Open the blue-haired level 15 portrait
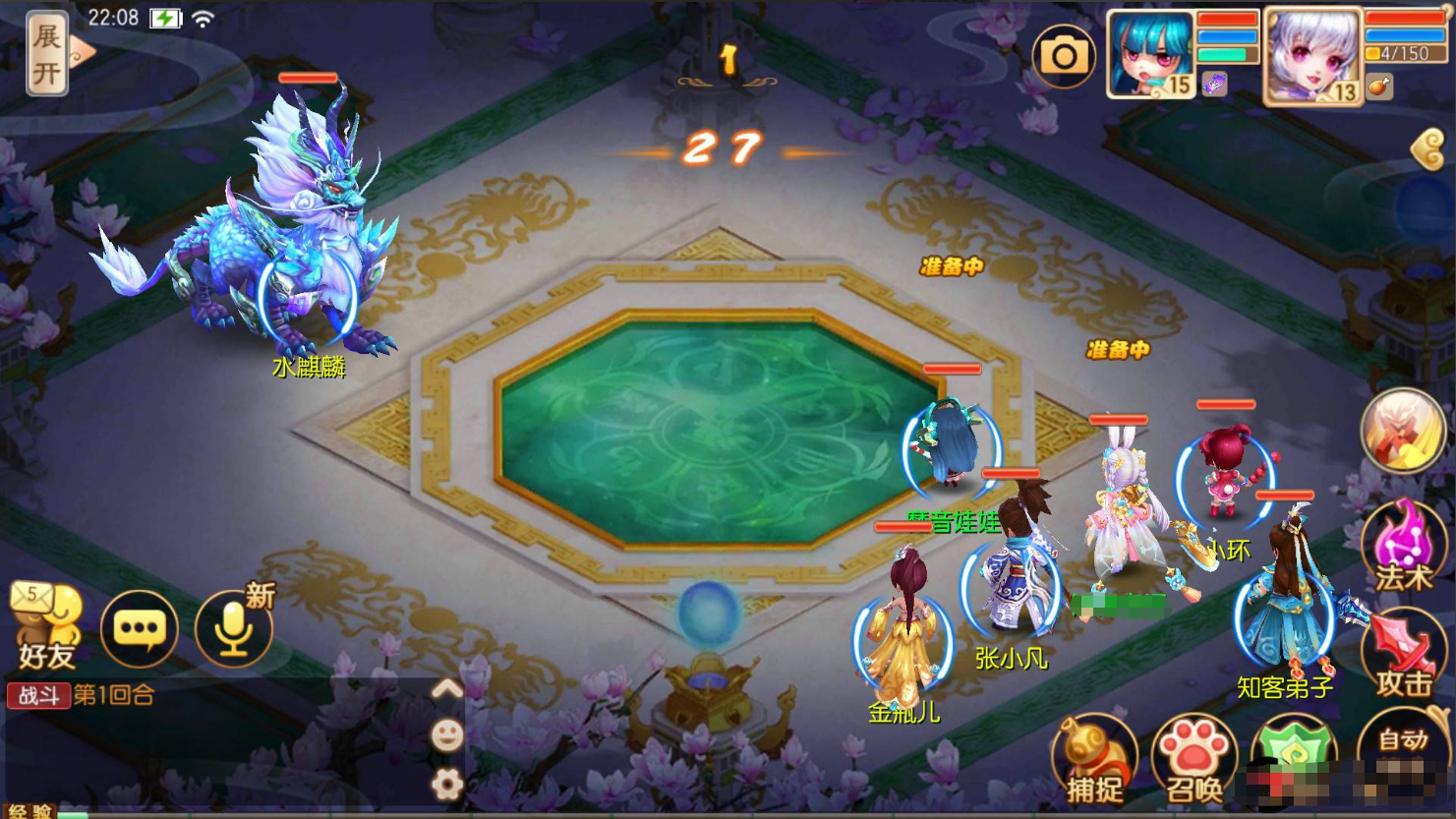 (1149, 54)
